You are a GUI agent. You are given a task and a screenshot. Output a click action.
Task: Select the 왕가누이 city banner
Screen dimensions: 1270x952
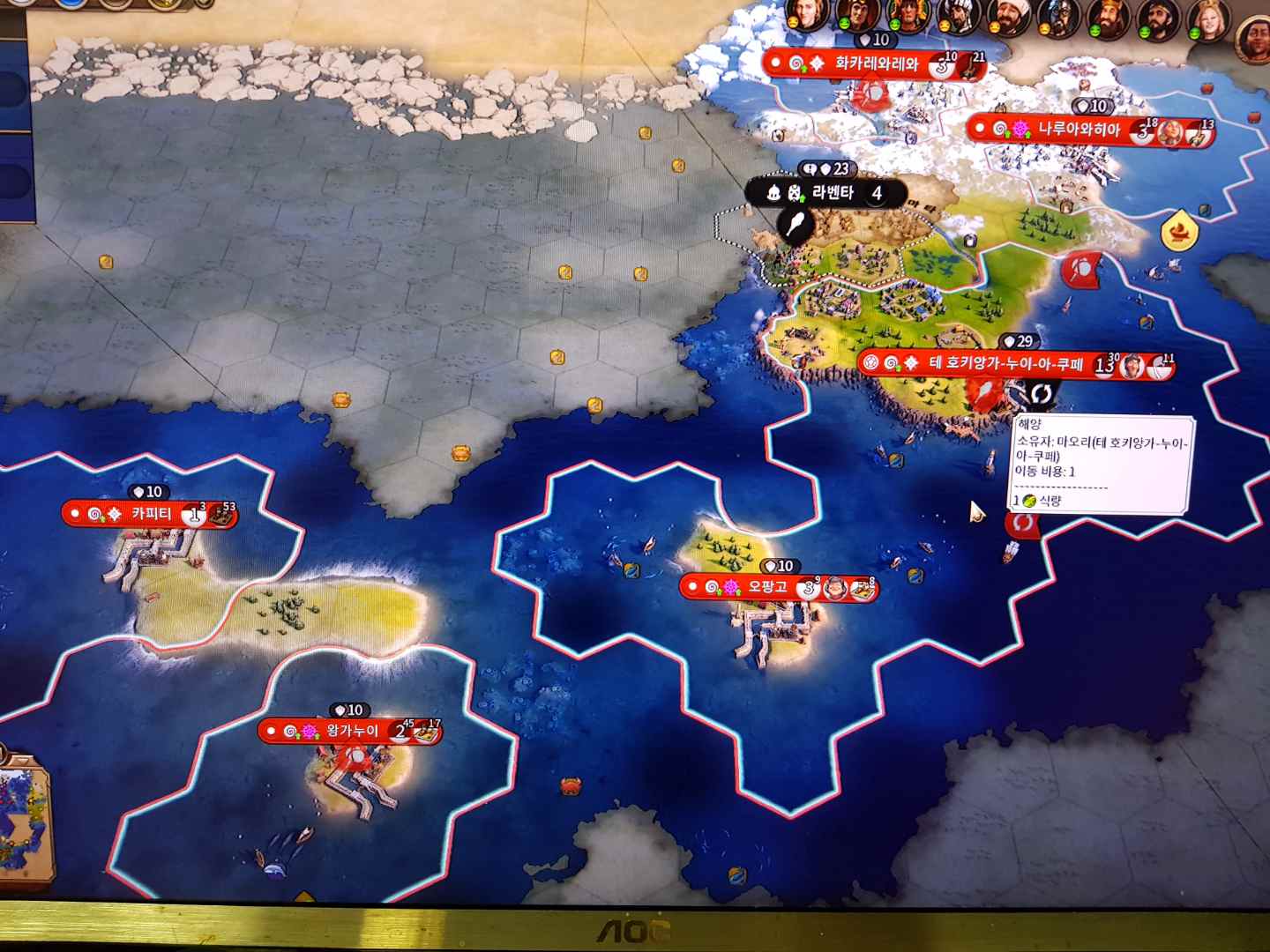tap(351, 732)
